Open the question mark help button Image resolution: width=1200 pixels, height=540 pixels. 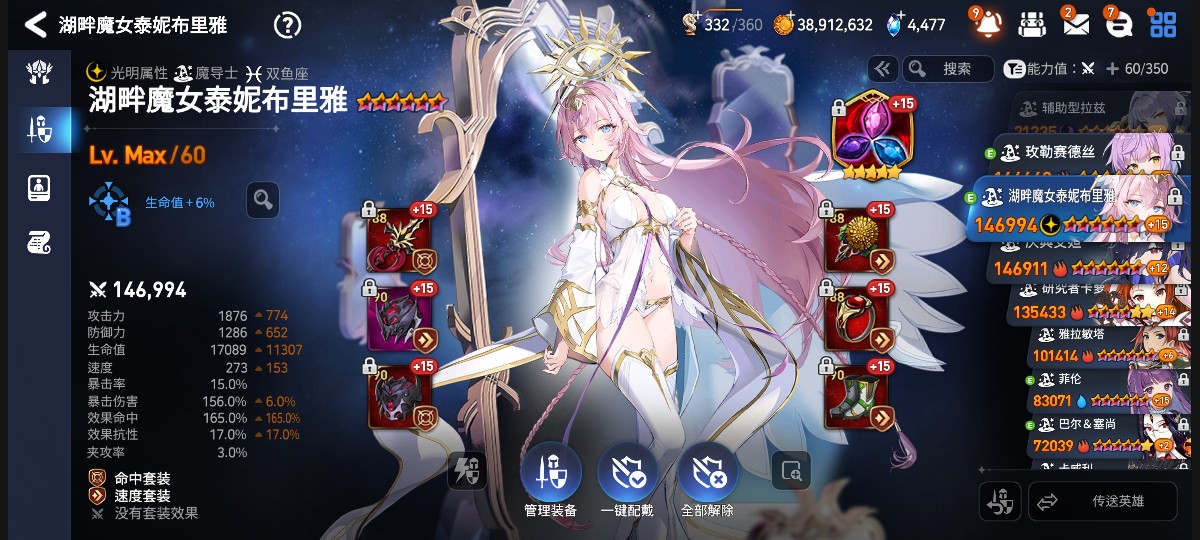click(x=287, y=25)
